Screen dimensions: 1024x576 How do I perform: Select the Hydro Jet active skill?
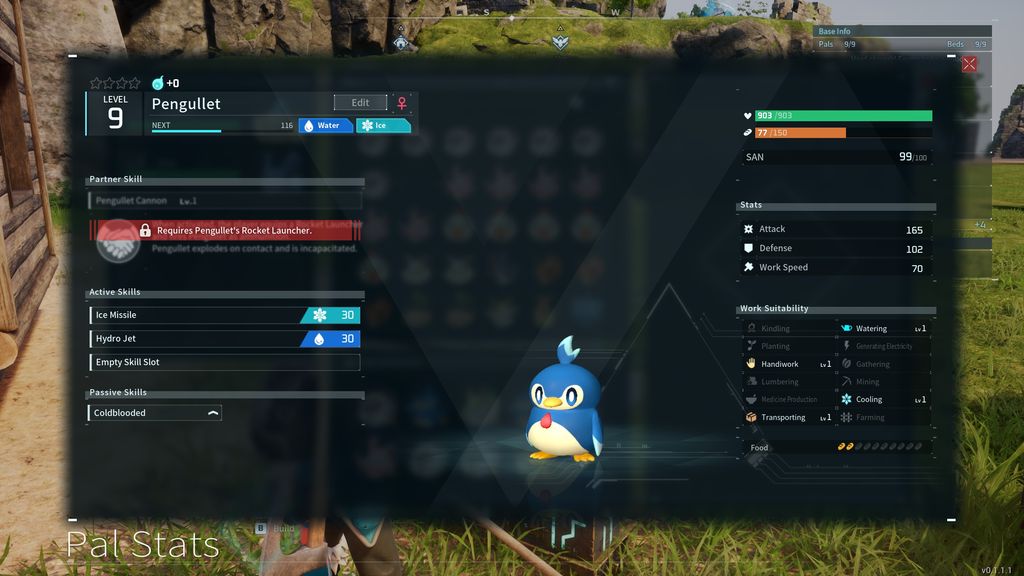pos(224,339)
